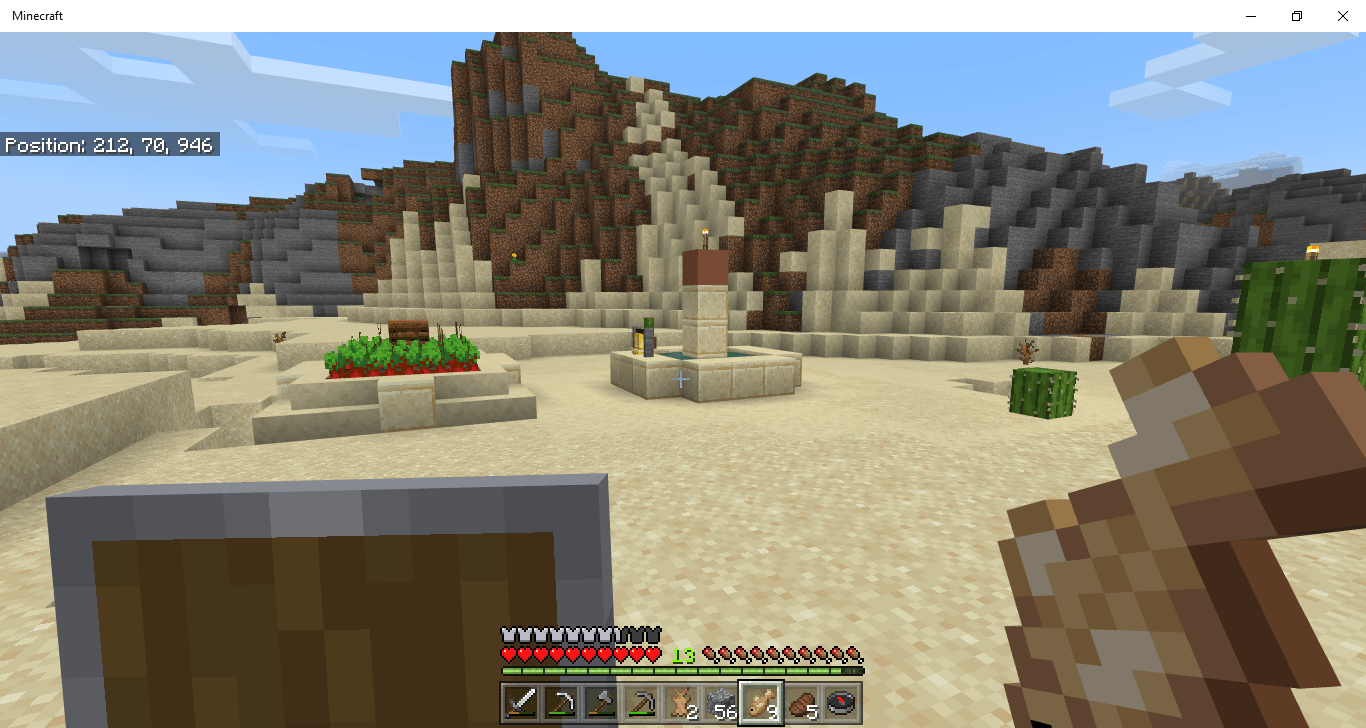
Task: Click the Minecraft title bar label
Action: click(x=36, y=15)
